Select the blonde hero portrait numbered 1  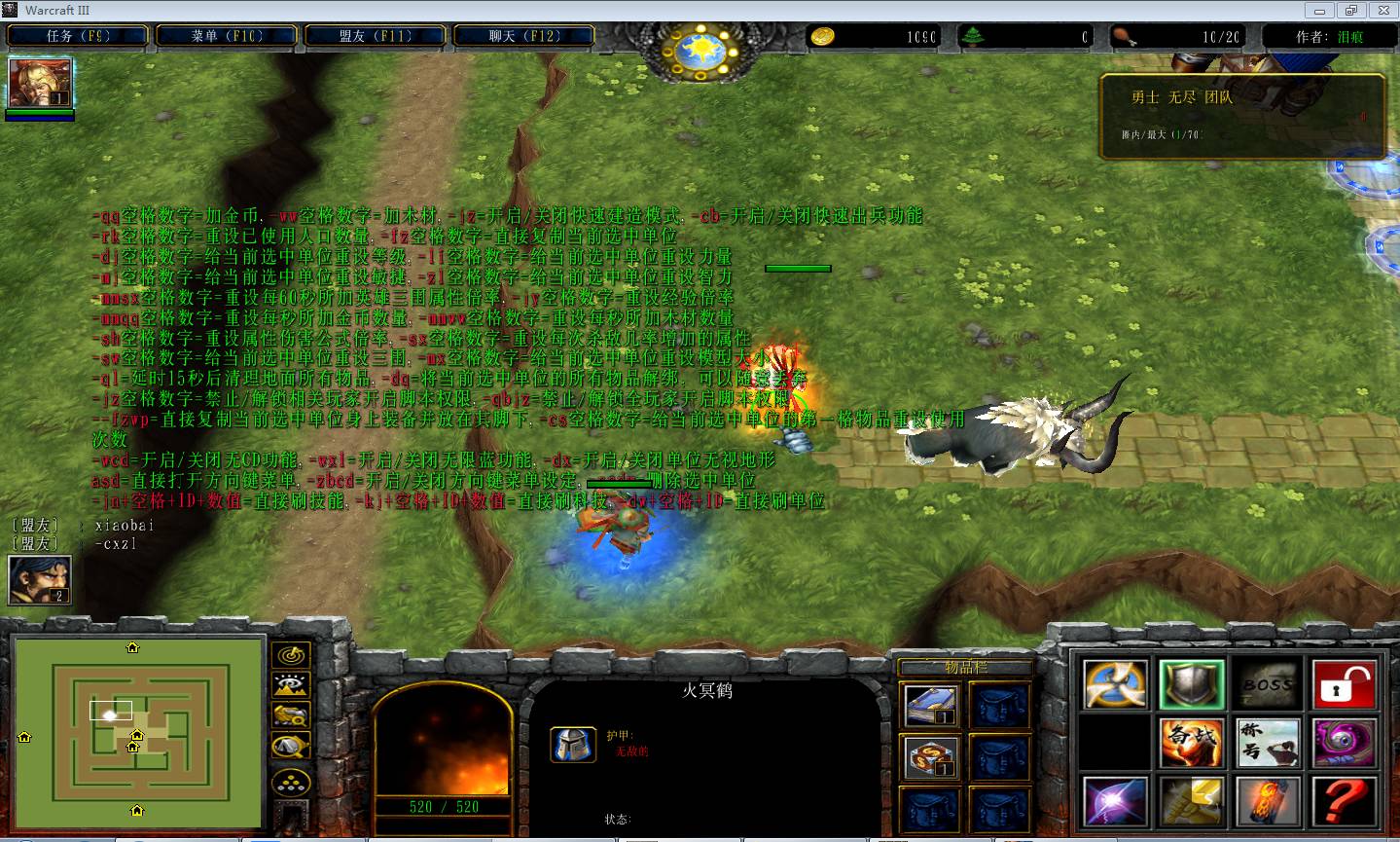pyautogui.click(x=40, y=84)
